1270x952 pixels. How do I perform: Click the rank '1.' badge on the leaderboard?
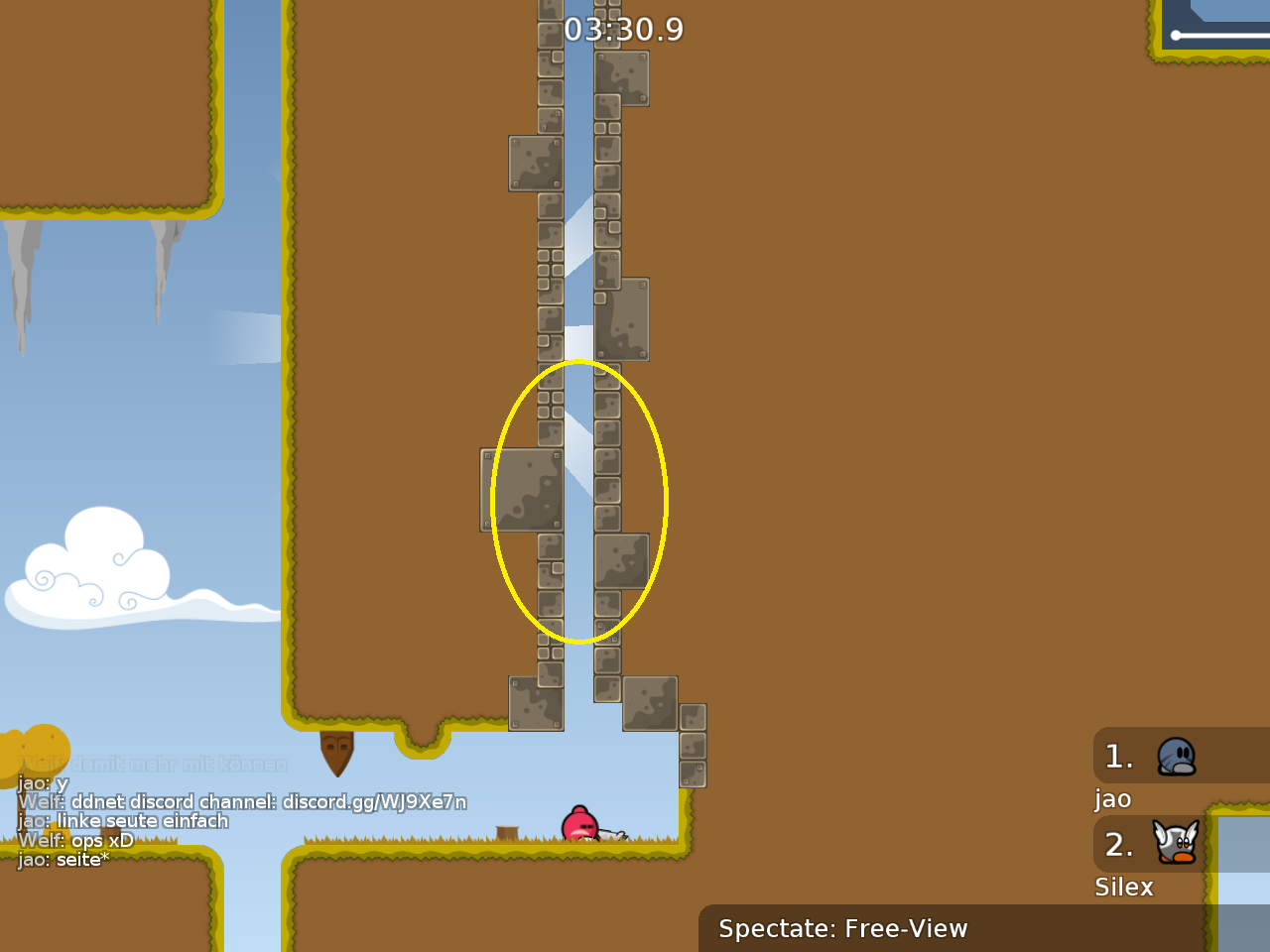(1119, 756)
